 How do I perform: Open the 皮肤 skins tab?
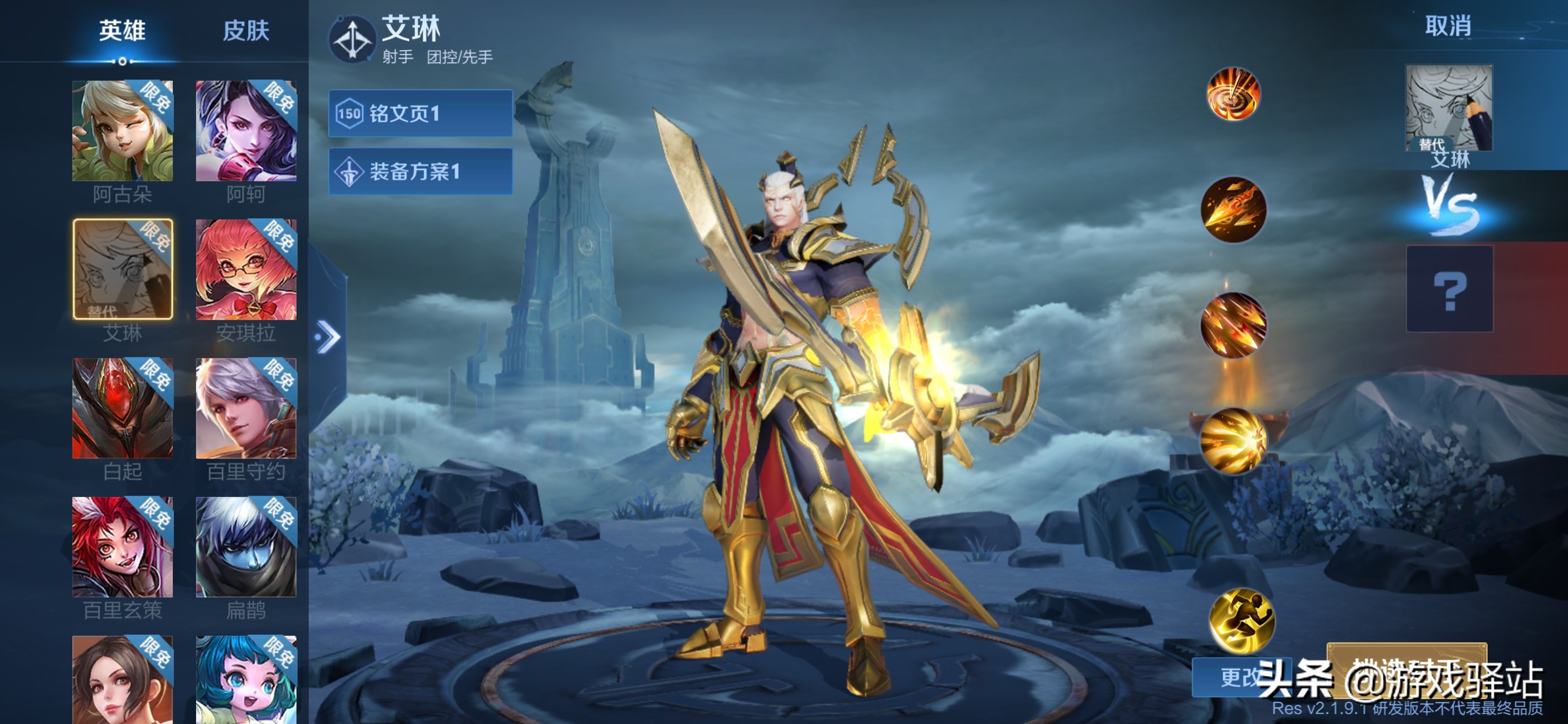[x=246, y=31]
